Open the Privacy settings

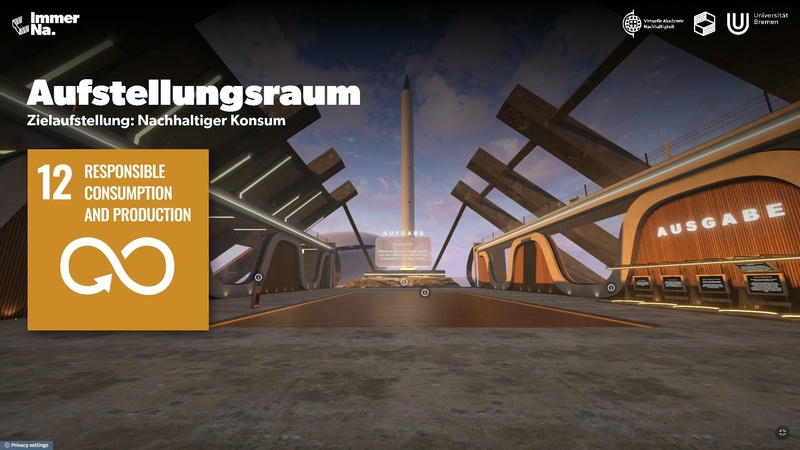(27, 445)
